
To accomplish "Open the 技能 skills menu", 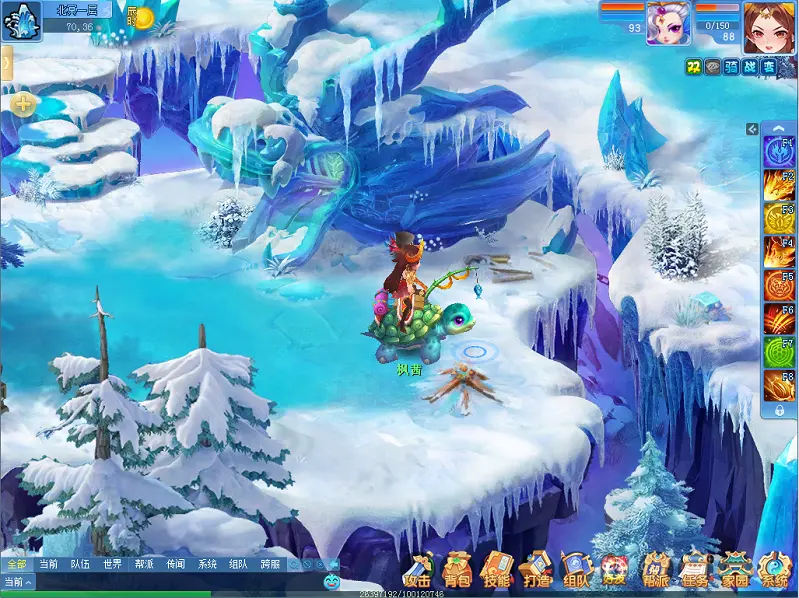I will [x=497, y=570].
